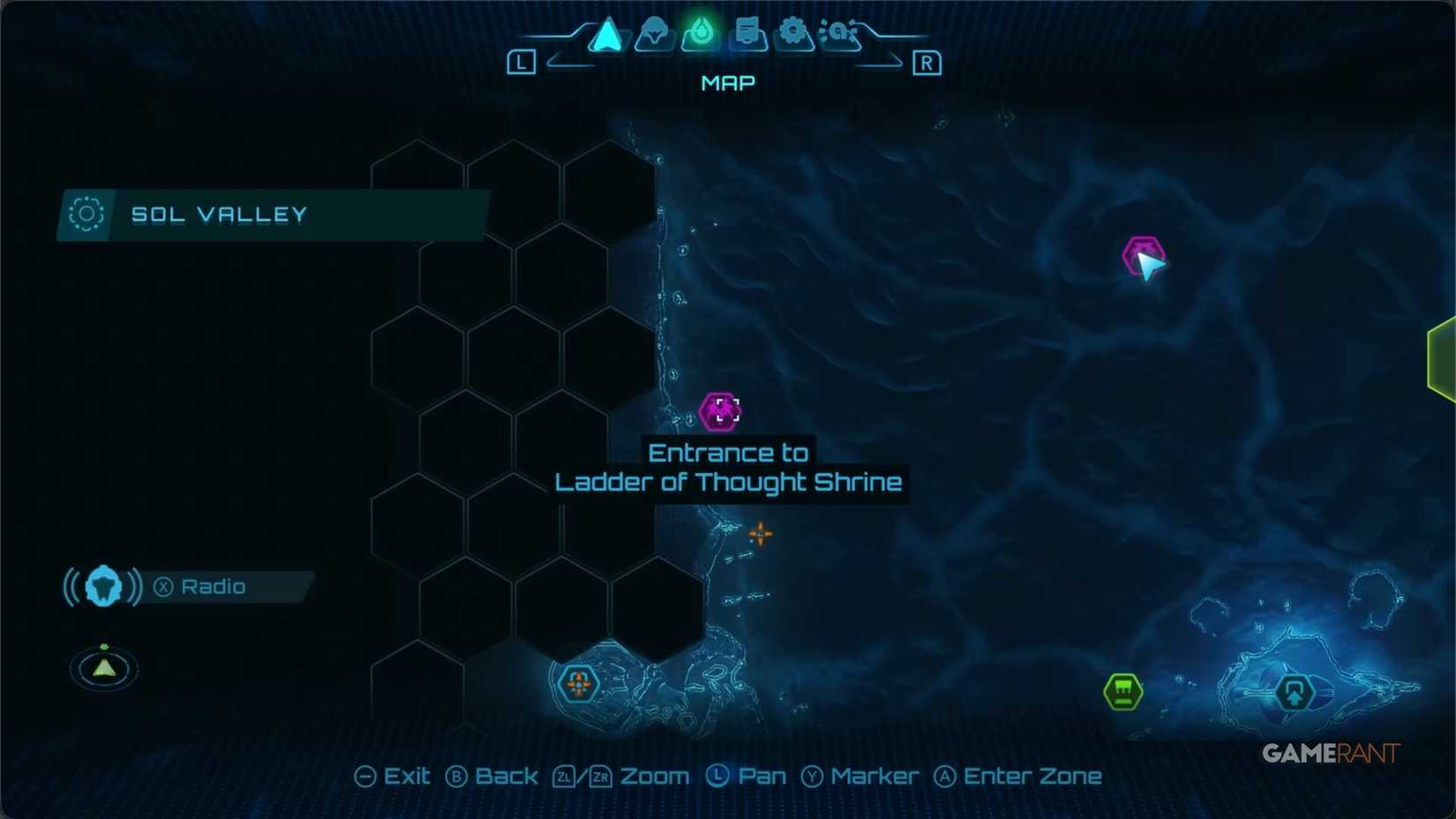Click Exit in the bottom control bar
Viewport: 1456px width, 819px height.
coord(394,776)
